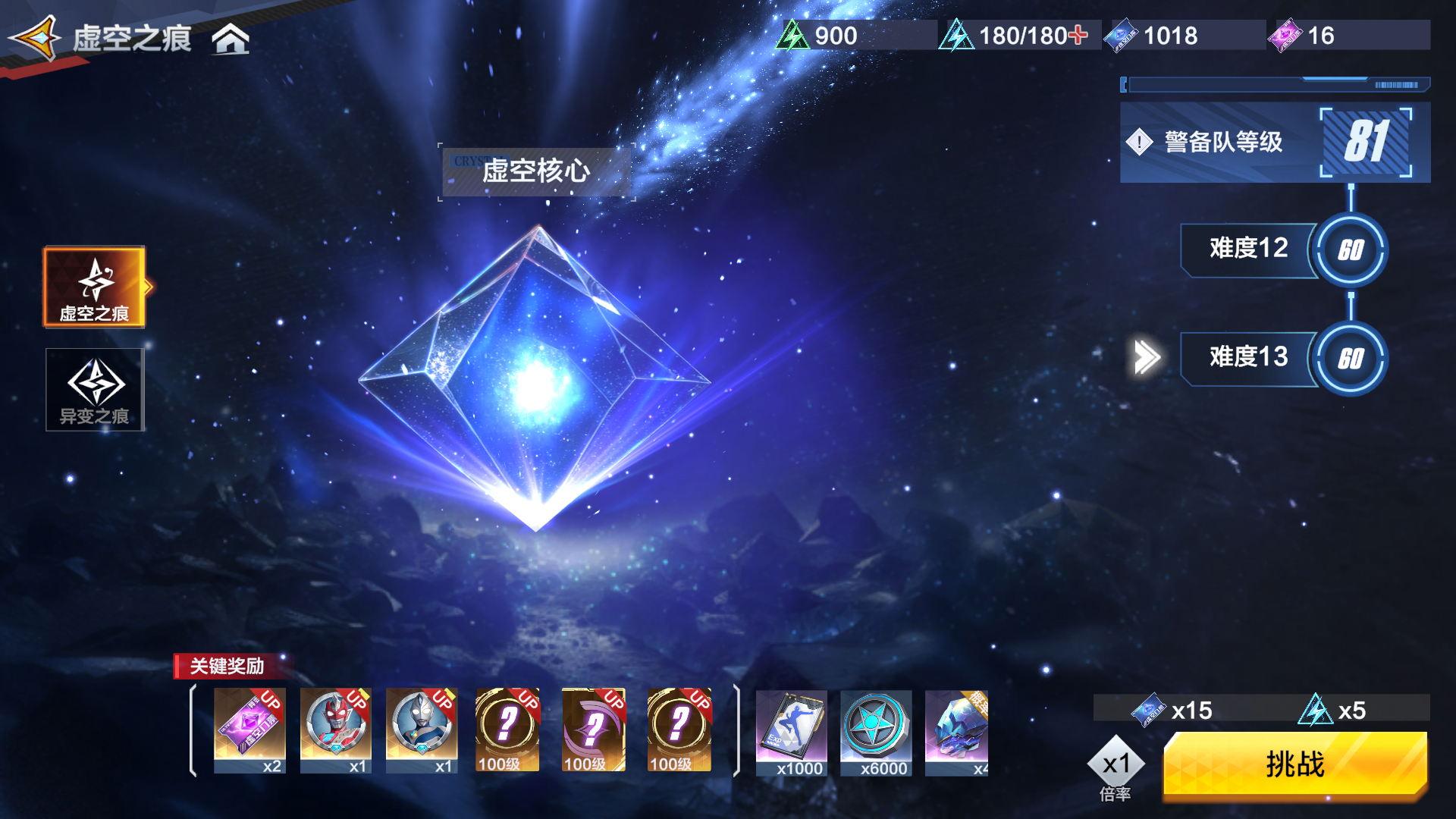Image resolution: width=1456 pixels, height=819 pixels.
Task: View the red Ultraman reward icon
Action: coord(335,730)
